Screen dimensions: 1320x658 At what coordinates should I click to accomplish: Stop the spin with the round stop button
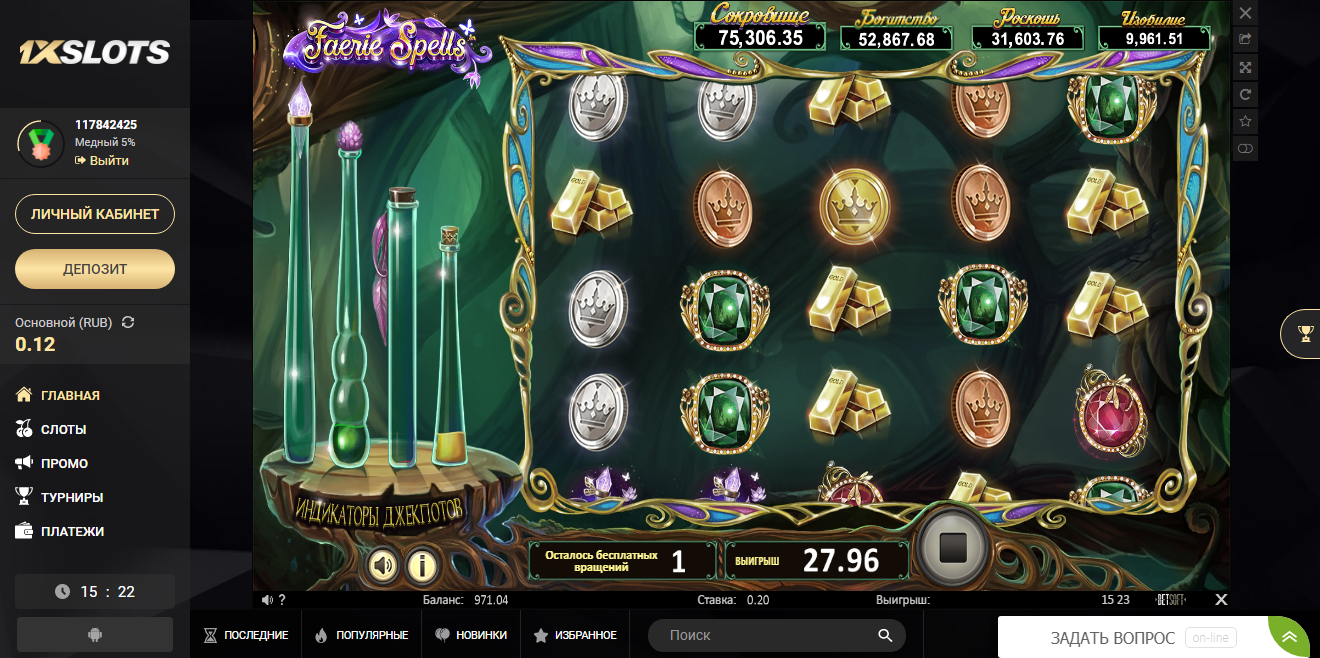pyautogui.click(x=953, y=547)
